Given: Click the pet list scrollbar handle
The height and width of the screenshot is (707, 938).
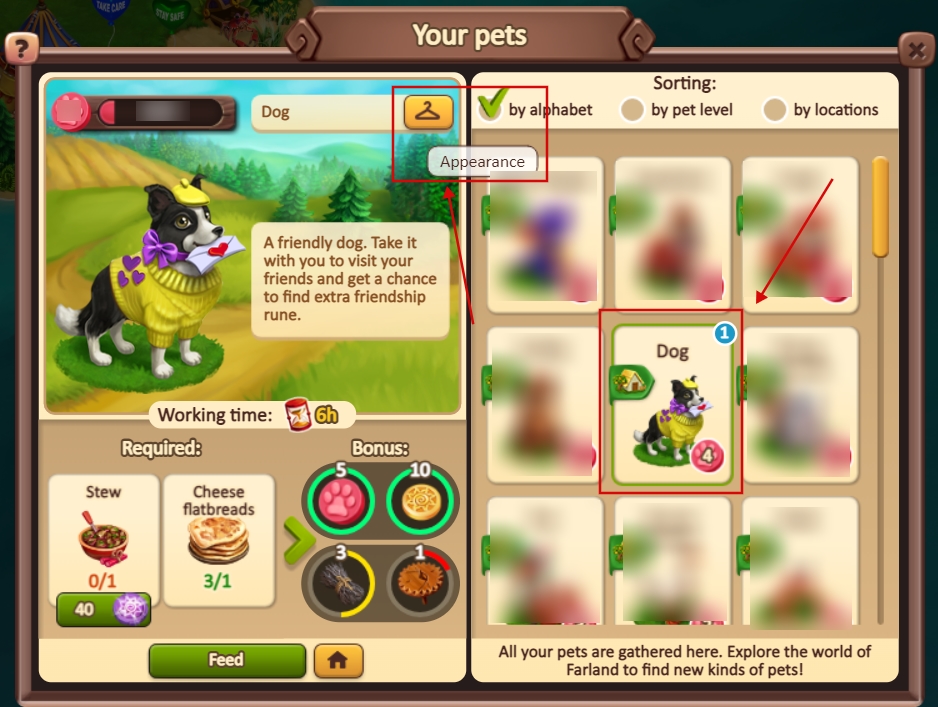Looking at the screenshot, I should (x=880, y=207).
